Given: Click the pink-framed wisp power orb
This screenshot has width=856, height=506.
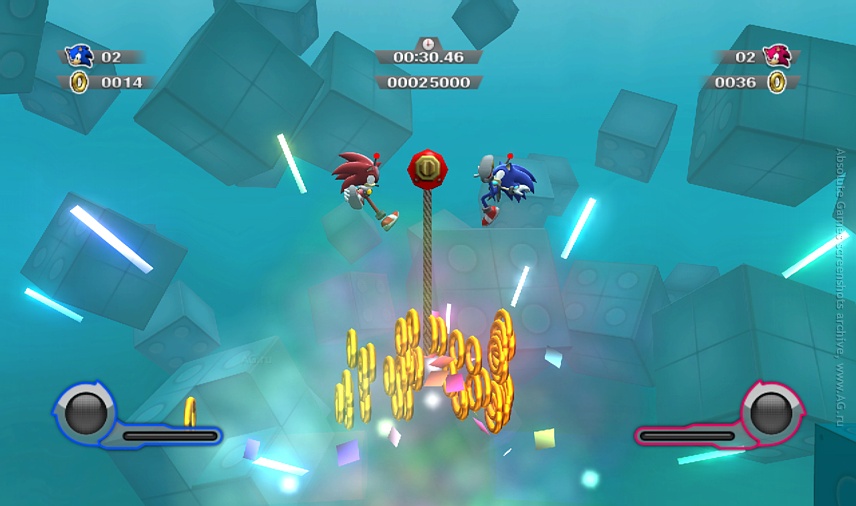Looking at the screenshot, I should [770, 412].
